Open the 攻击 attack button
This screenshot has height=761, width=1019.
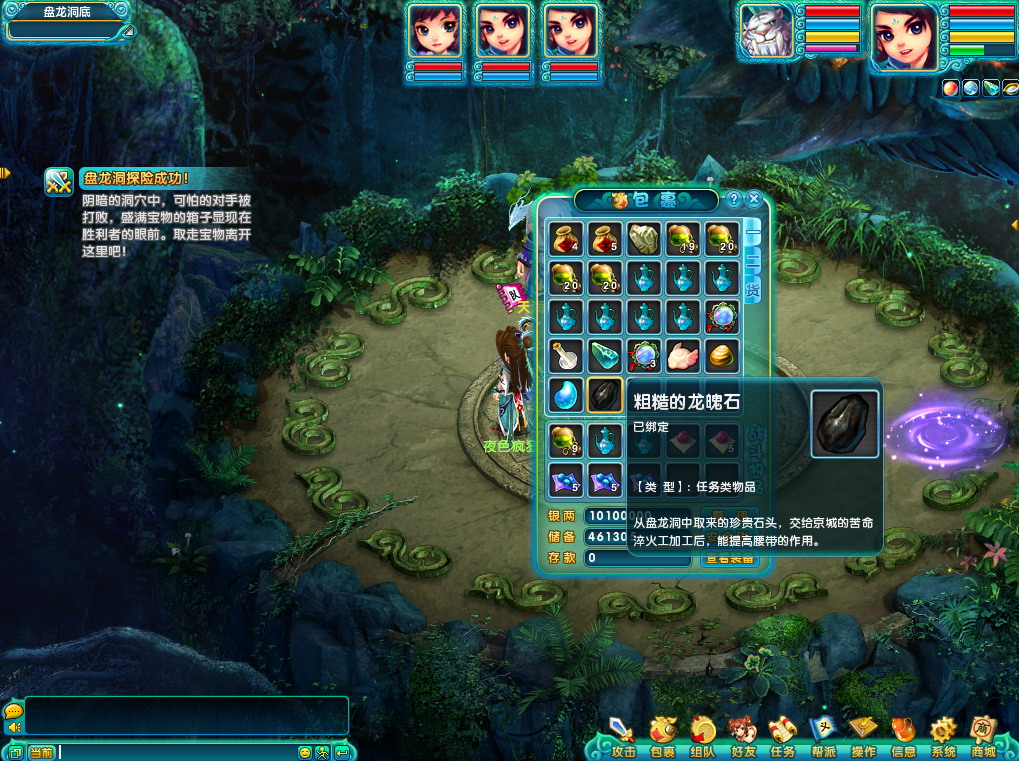622,737
